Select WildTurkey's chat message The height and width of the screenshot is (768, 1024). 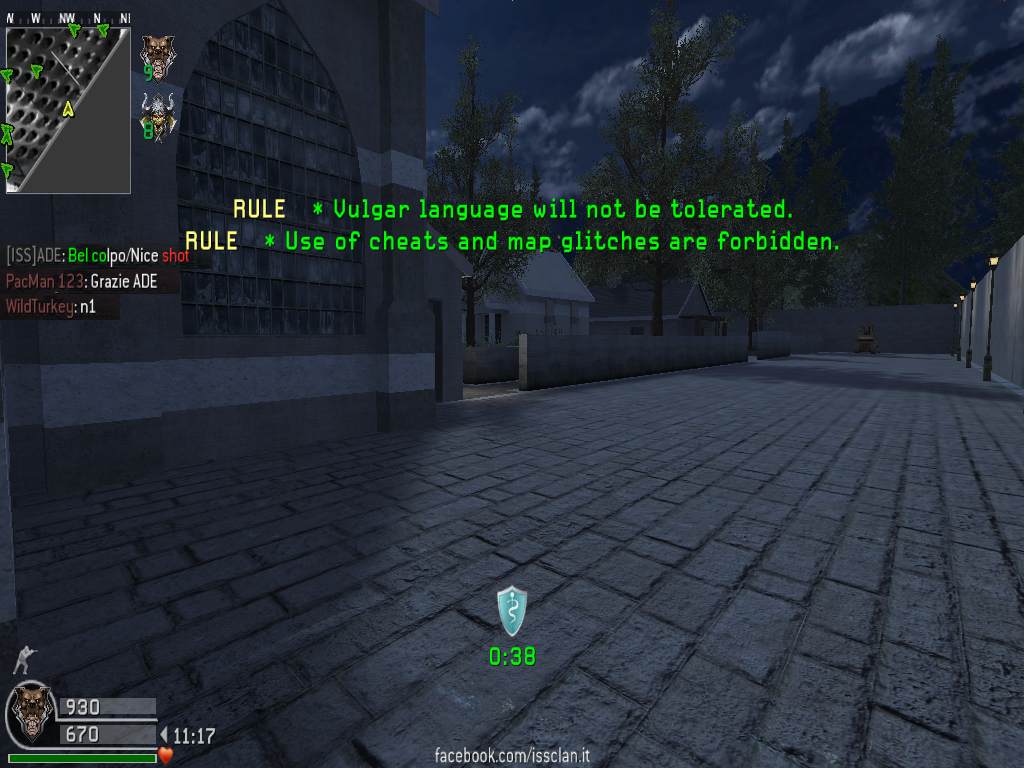click(61, 306)
